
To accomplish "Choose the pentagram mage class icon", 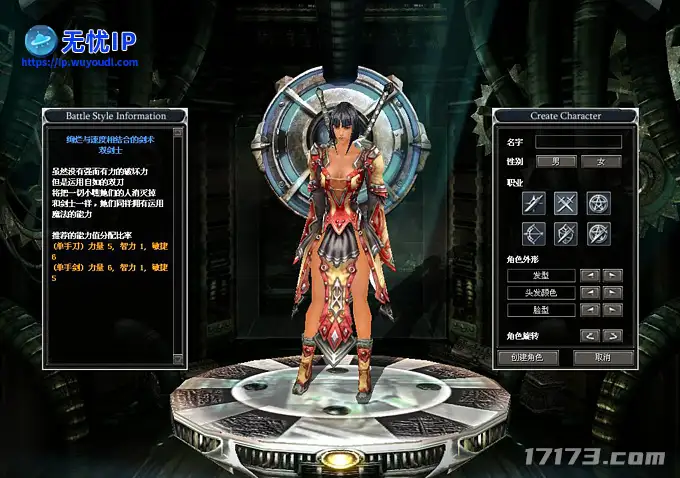I will click(x=599, y=203).
